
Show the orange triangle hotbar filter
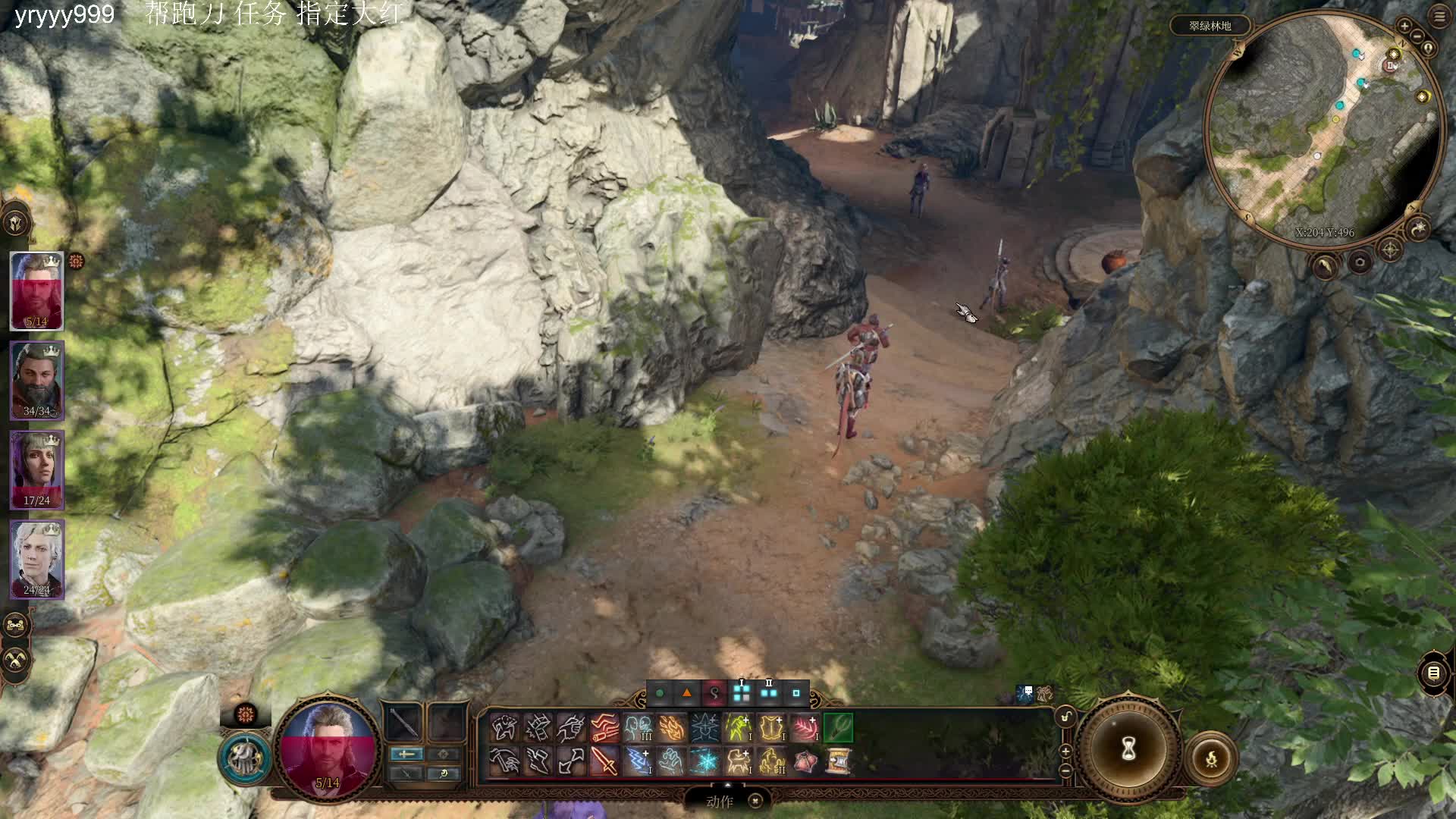(x=687, y=693)
